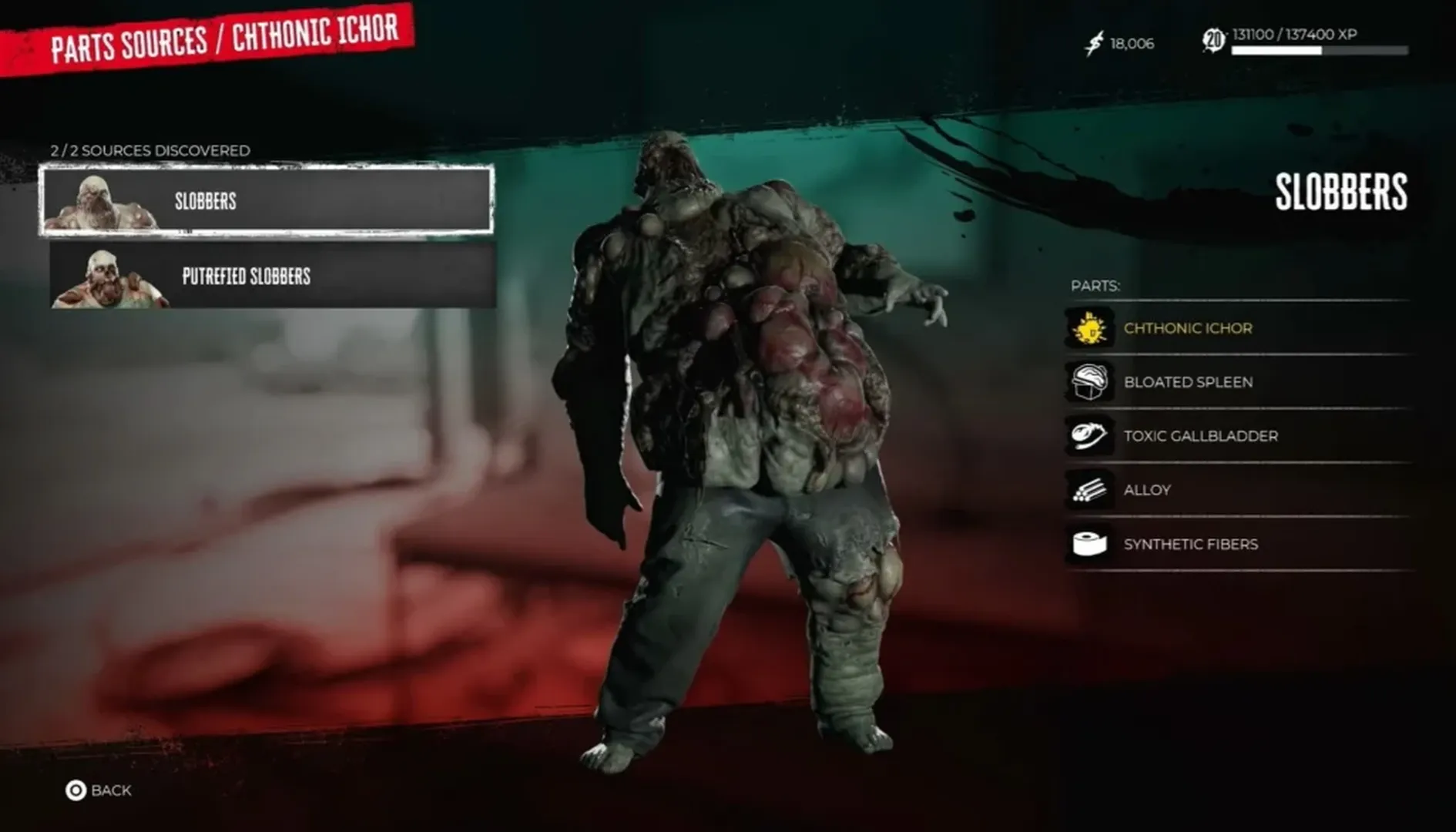Click the Chthonic Ichor part icon
The height and width of the screenshot is (832, 1456).
click(x=1089, y=327)
